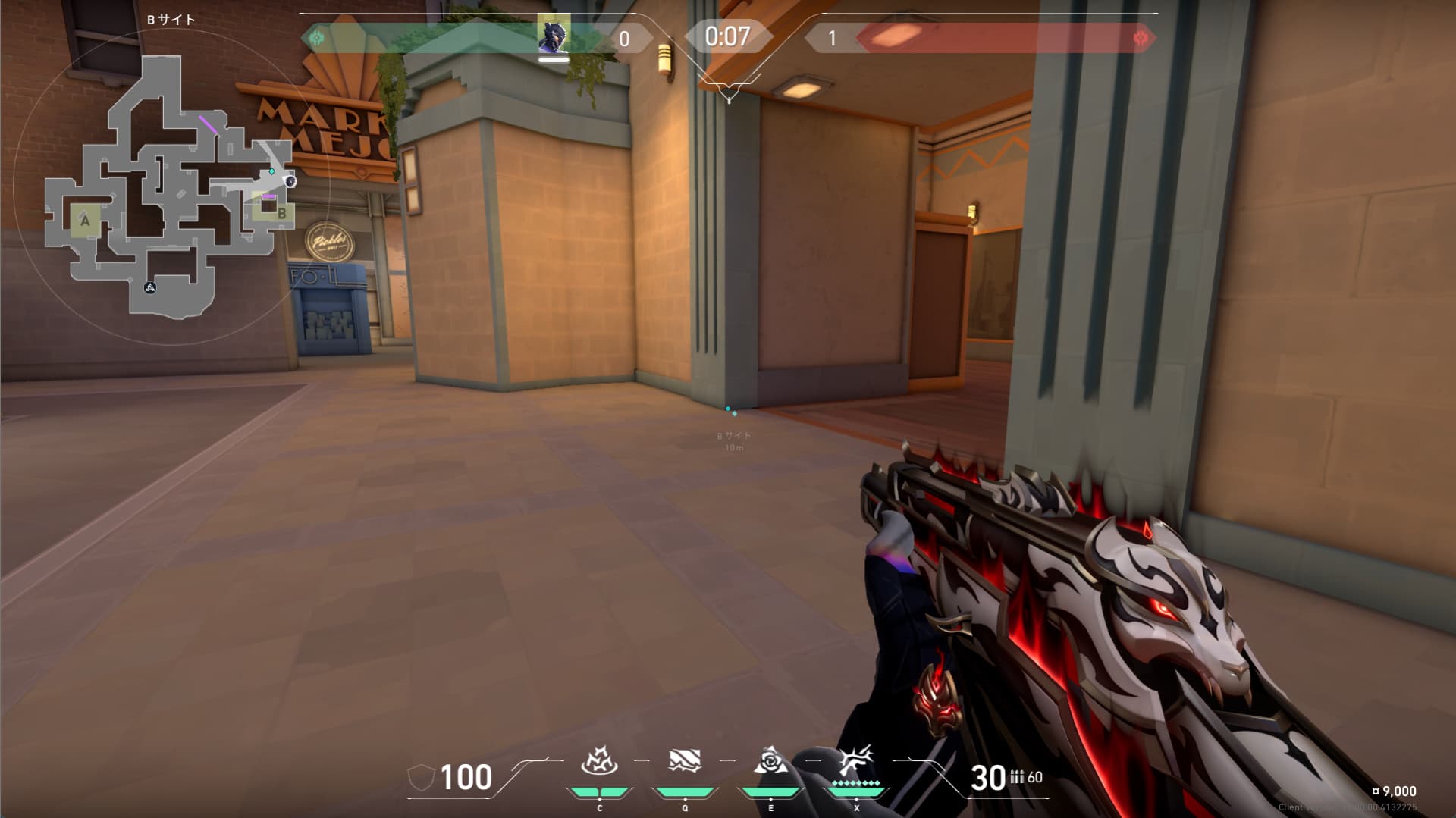Select the A site marker on minimap

85,221
